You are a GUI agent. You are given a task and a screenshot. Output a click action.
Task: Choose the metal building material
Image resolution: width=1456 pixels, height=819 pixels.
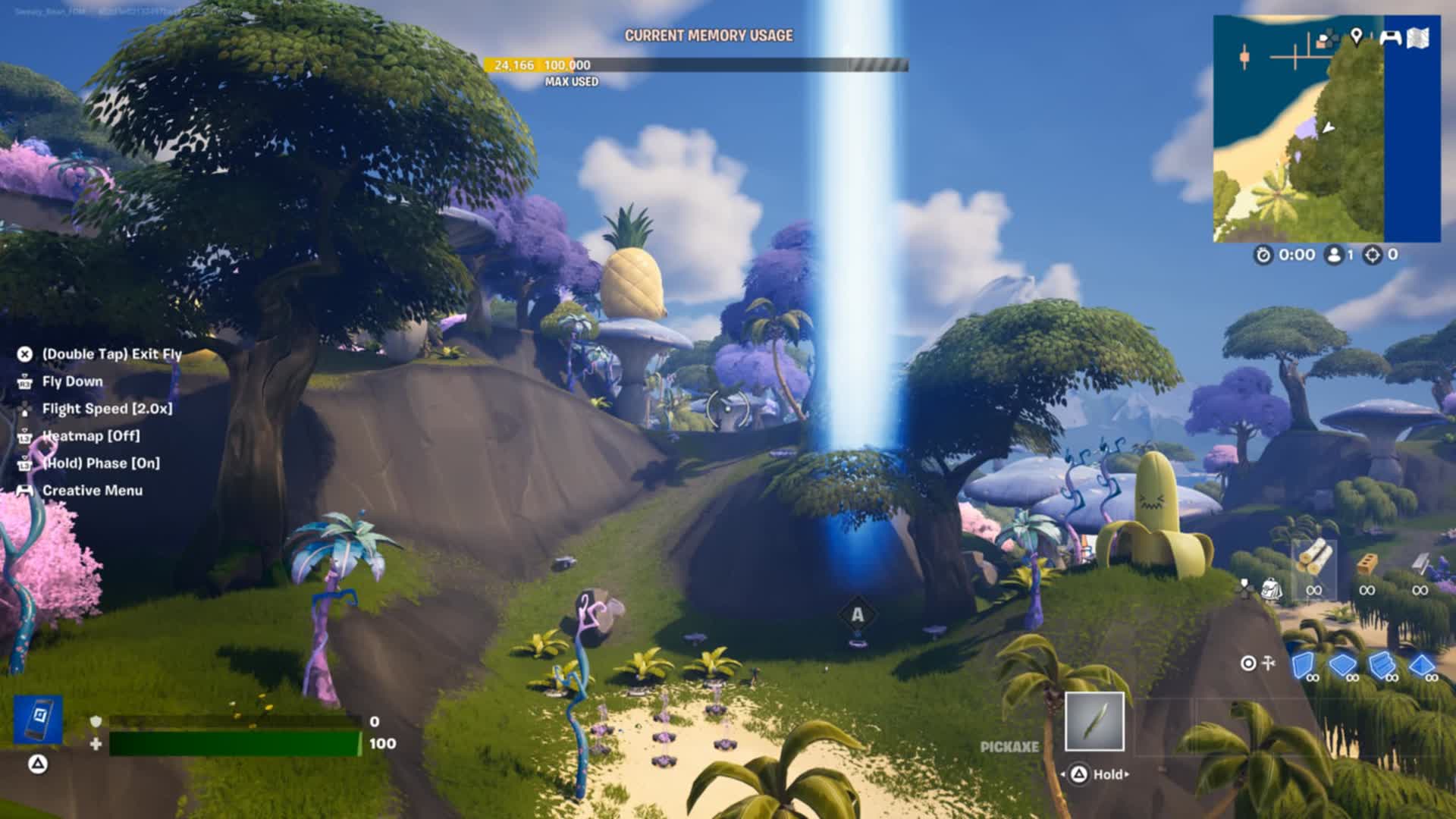(x=1420, y=565)
